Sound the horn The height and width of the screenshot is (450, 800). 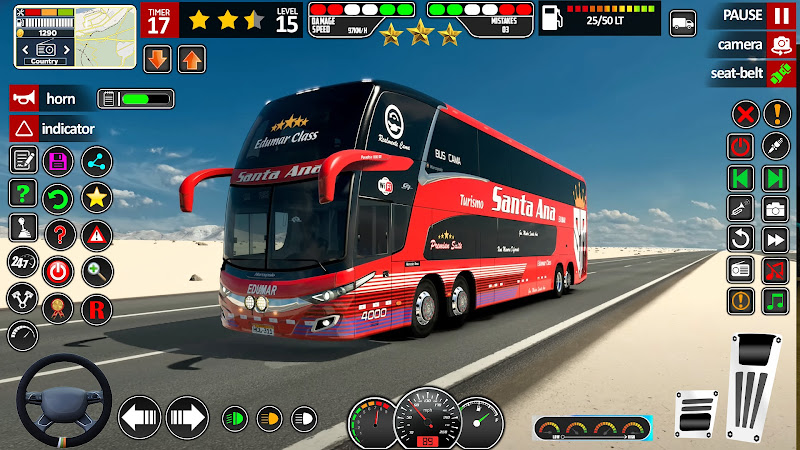[x=23, y=98]
